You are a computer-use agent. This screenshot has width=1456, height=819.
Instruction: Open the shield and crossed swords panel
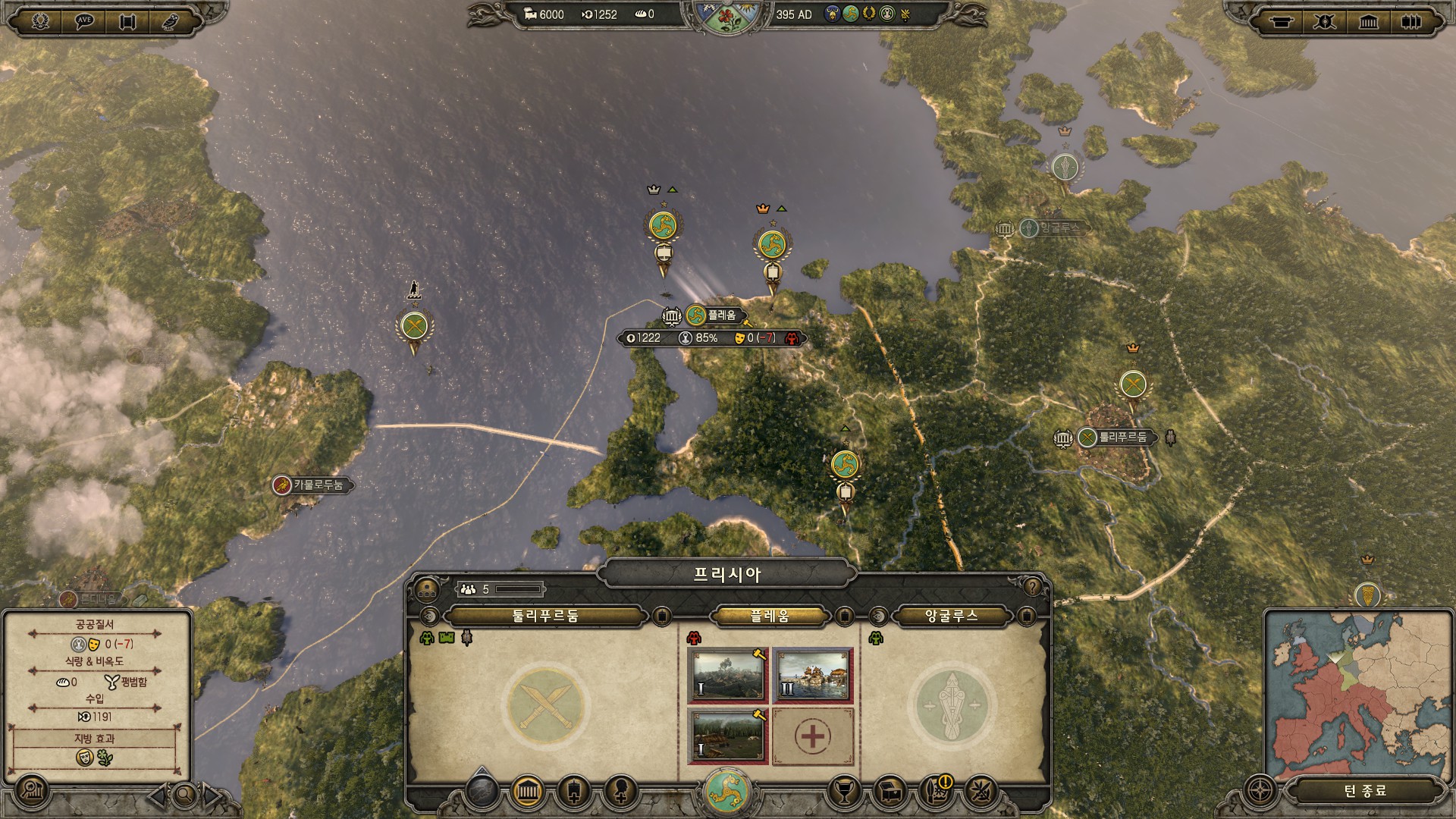(1324, 21)
